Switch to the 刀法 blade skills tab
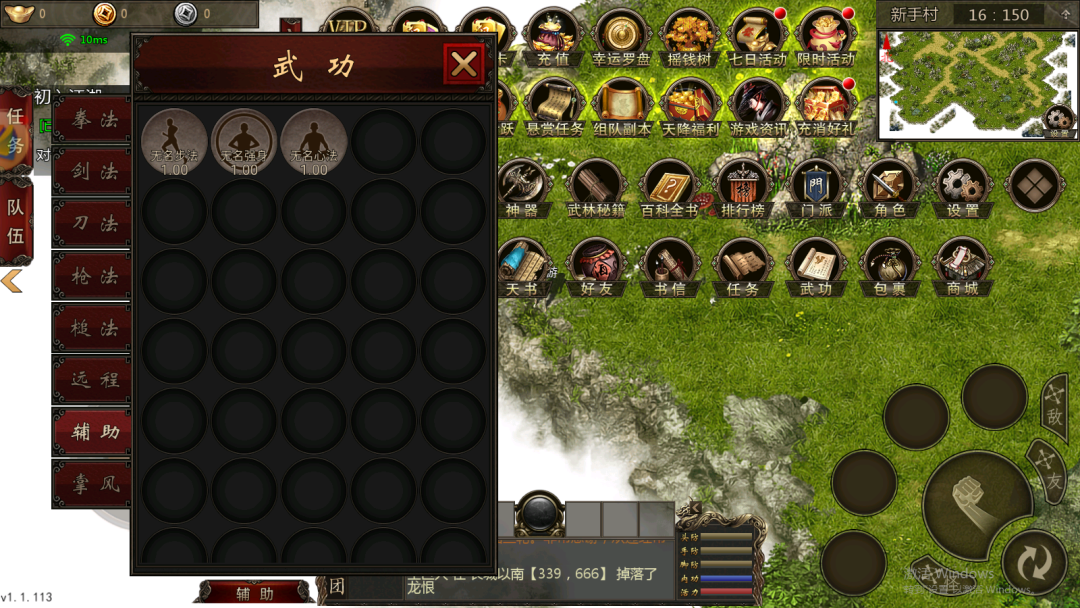This screenshot has height=608, width=1080. (x=93, y=224)
